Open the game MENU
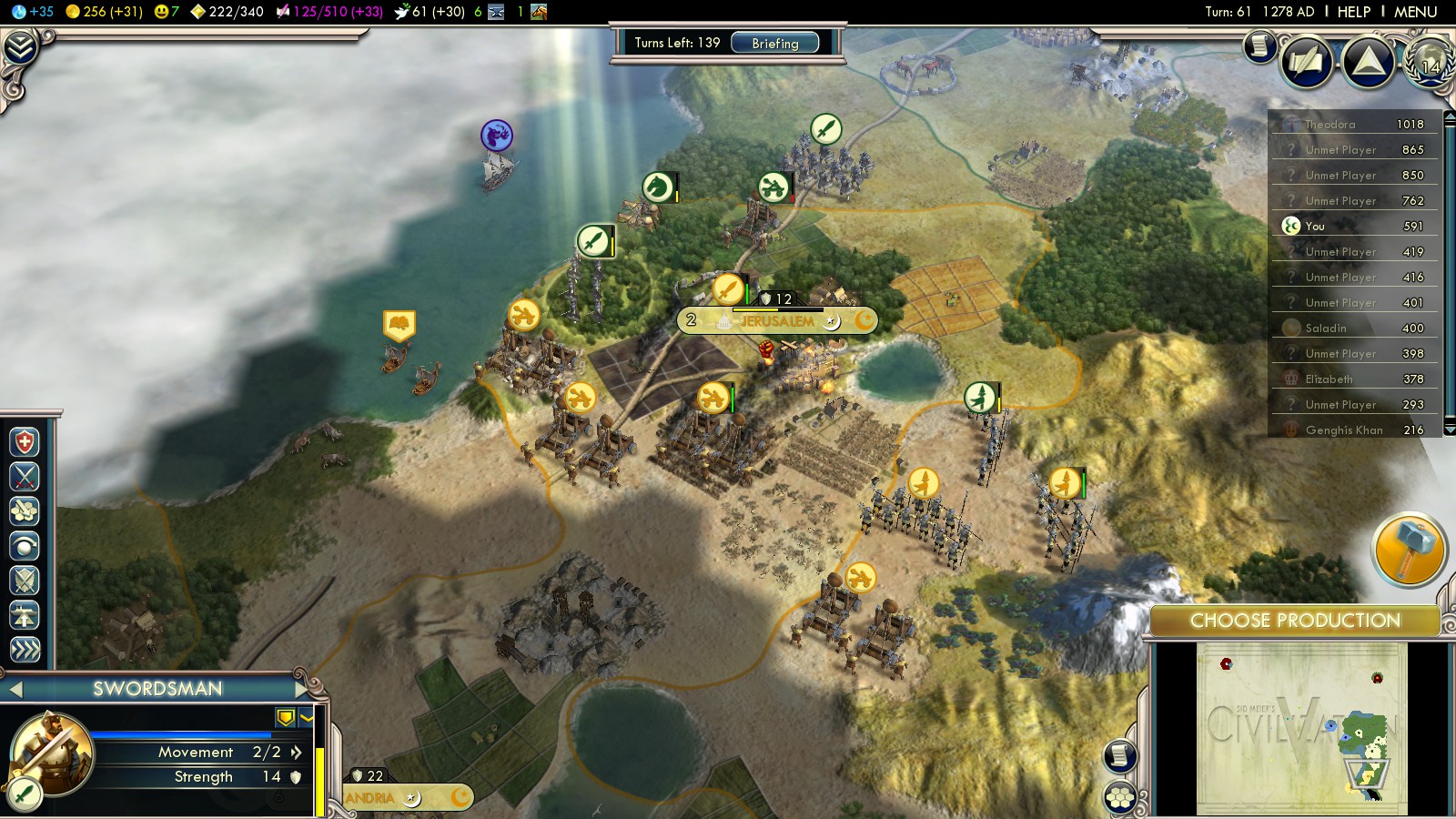 1415,12
